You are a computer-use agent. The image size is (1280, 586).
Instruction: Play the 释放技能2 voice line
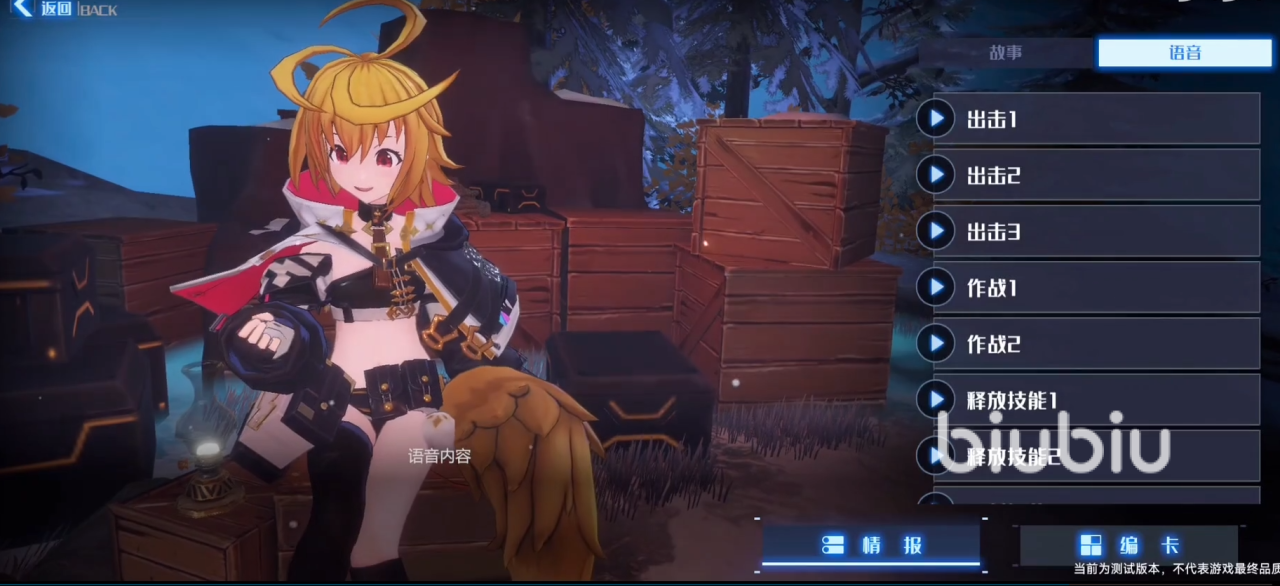[x=936, y=457]
